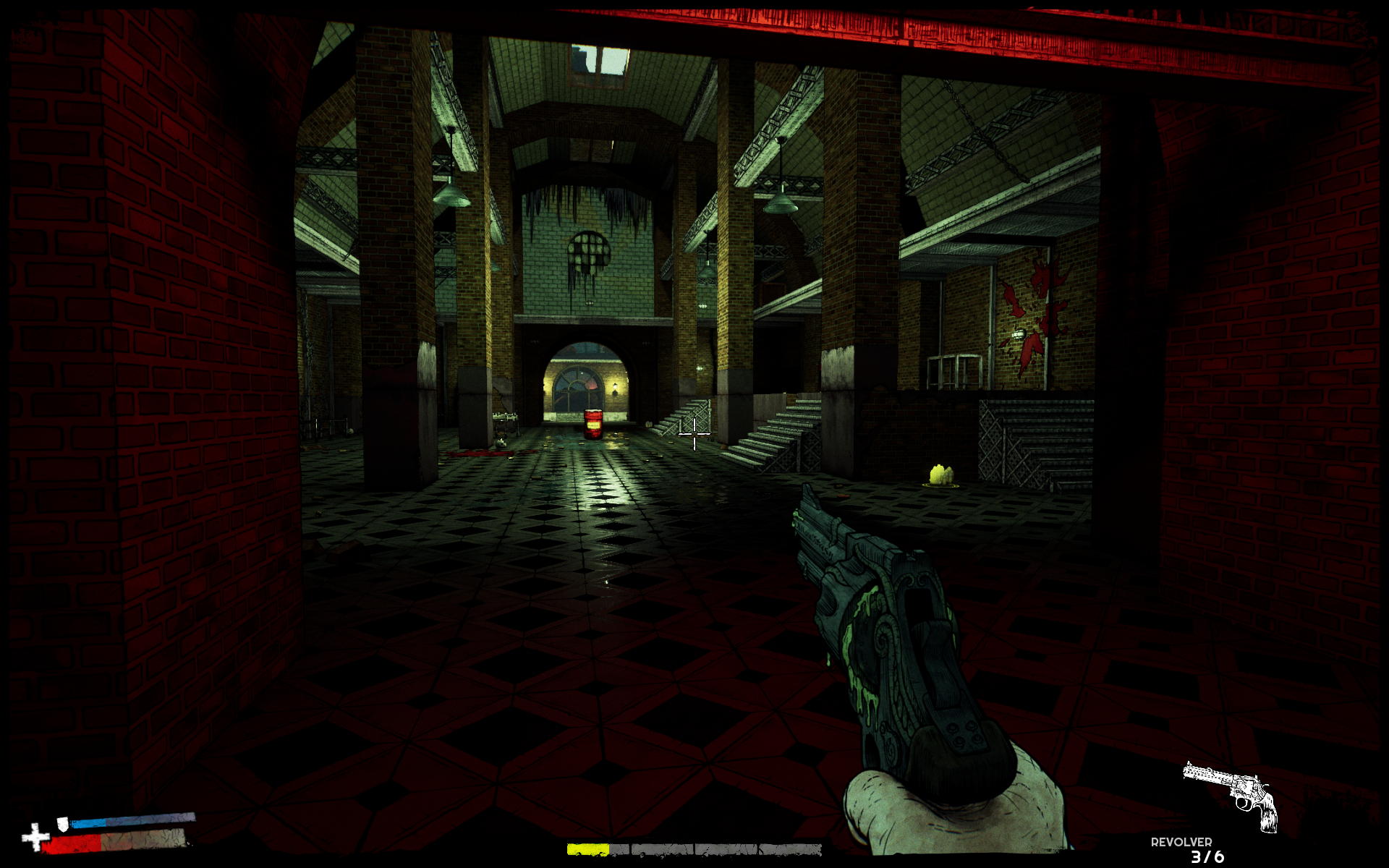Screen dimensions: 1389x868
Task: Click the white health cross icon
Action: click(35, 838)
